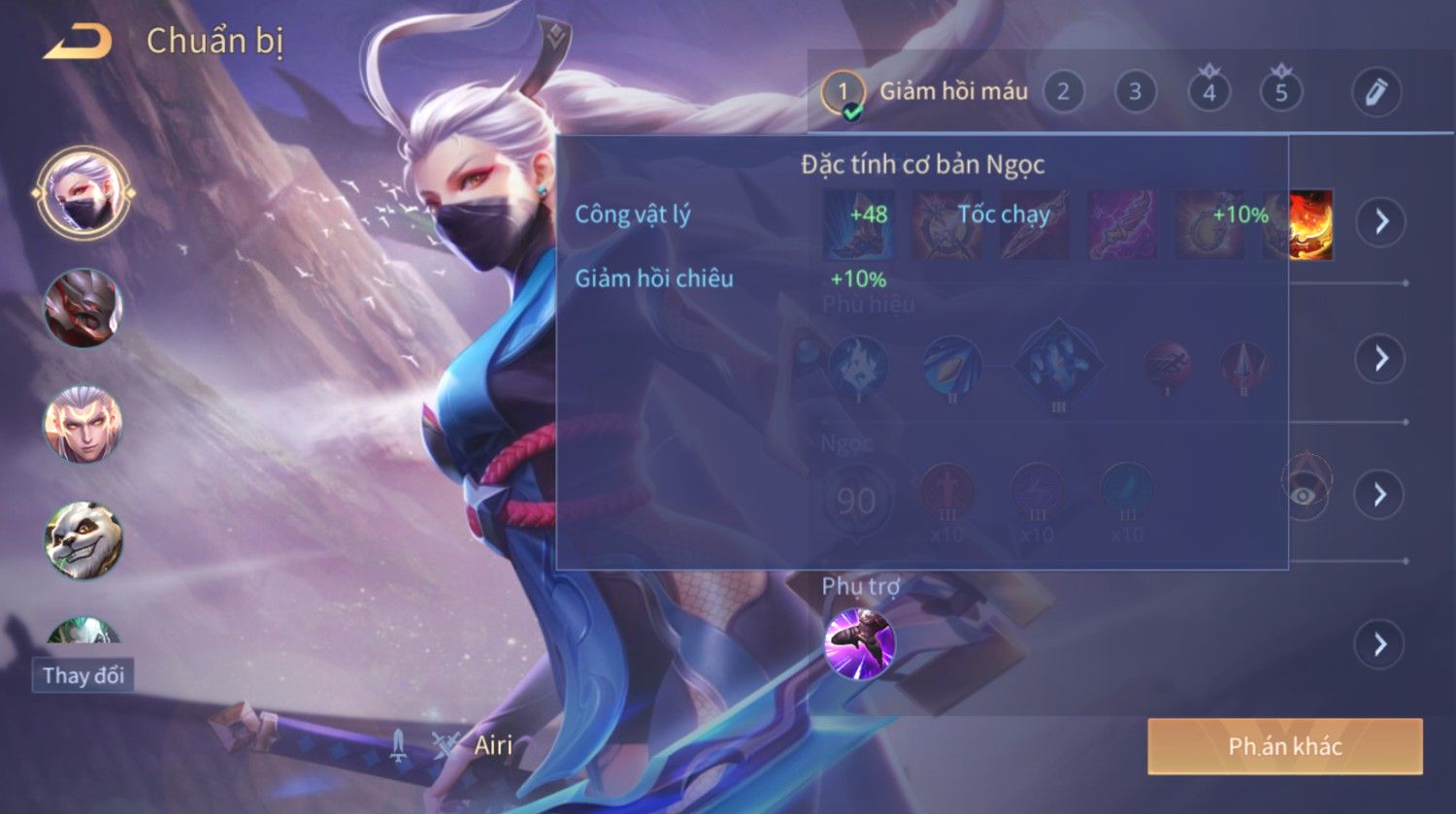
Task: Select preset 1 Giảm hồi máu
Action: coord(843,93)
